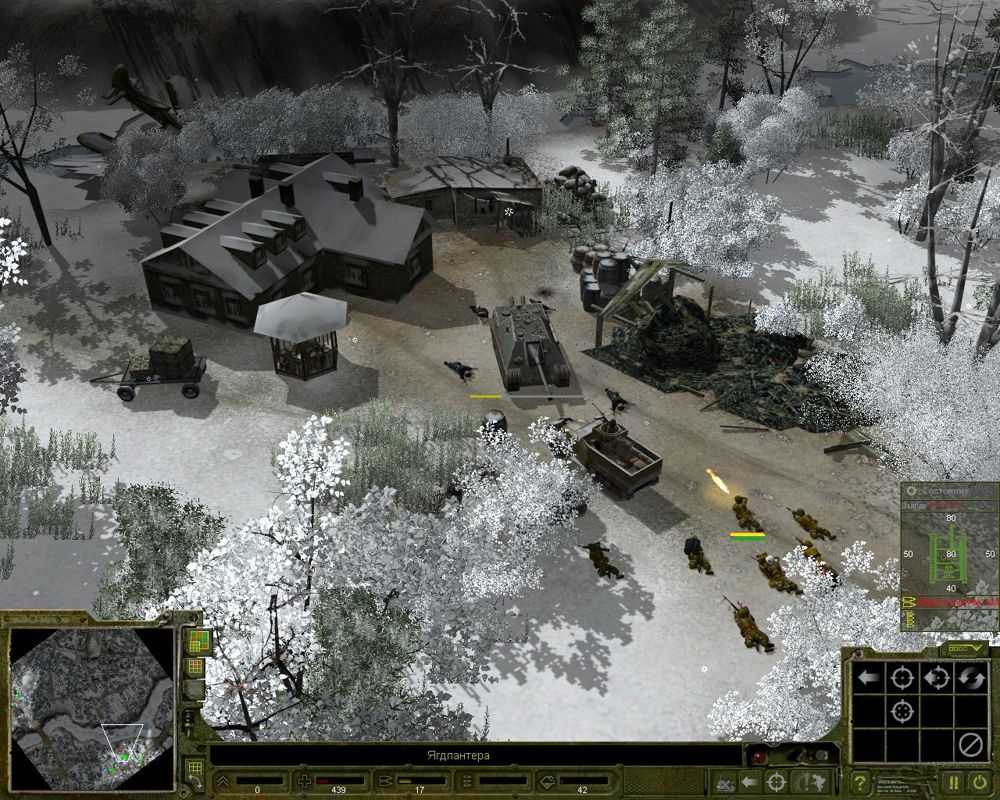1000x800 pixels.
Task: Select the four-dot crosshair target command
Action: pos(902,712)
